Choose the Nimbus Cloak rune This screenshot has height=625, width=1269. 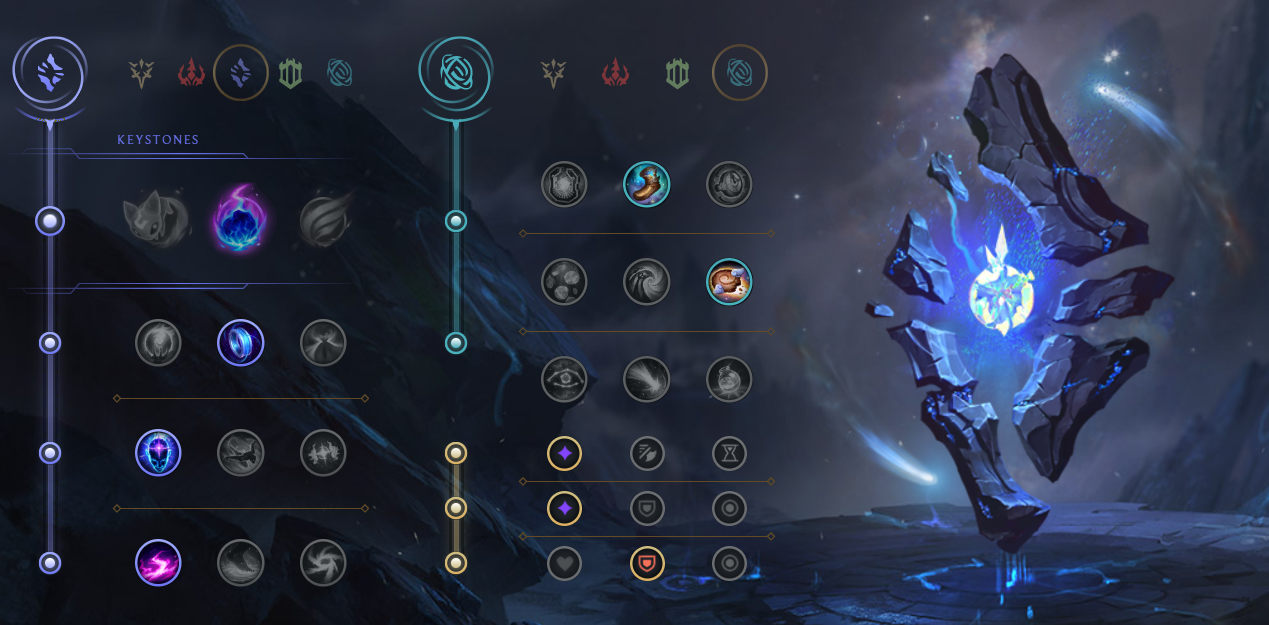pyautogui.click(x=323, y=343)
